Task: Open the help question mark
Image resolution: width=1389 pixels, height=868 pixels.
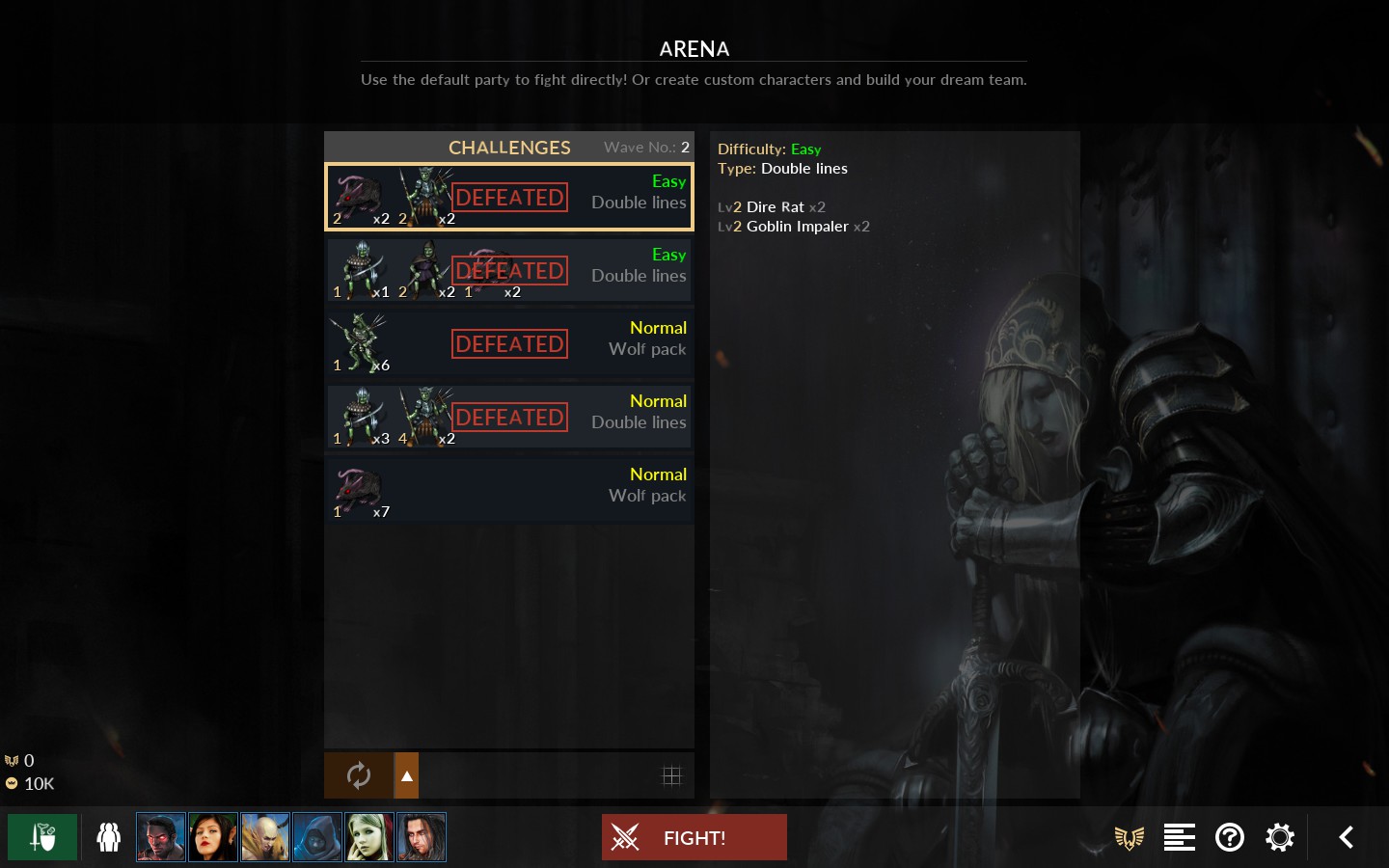Action: coord(1230,837)
